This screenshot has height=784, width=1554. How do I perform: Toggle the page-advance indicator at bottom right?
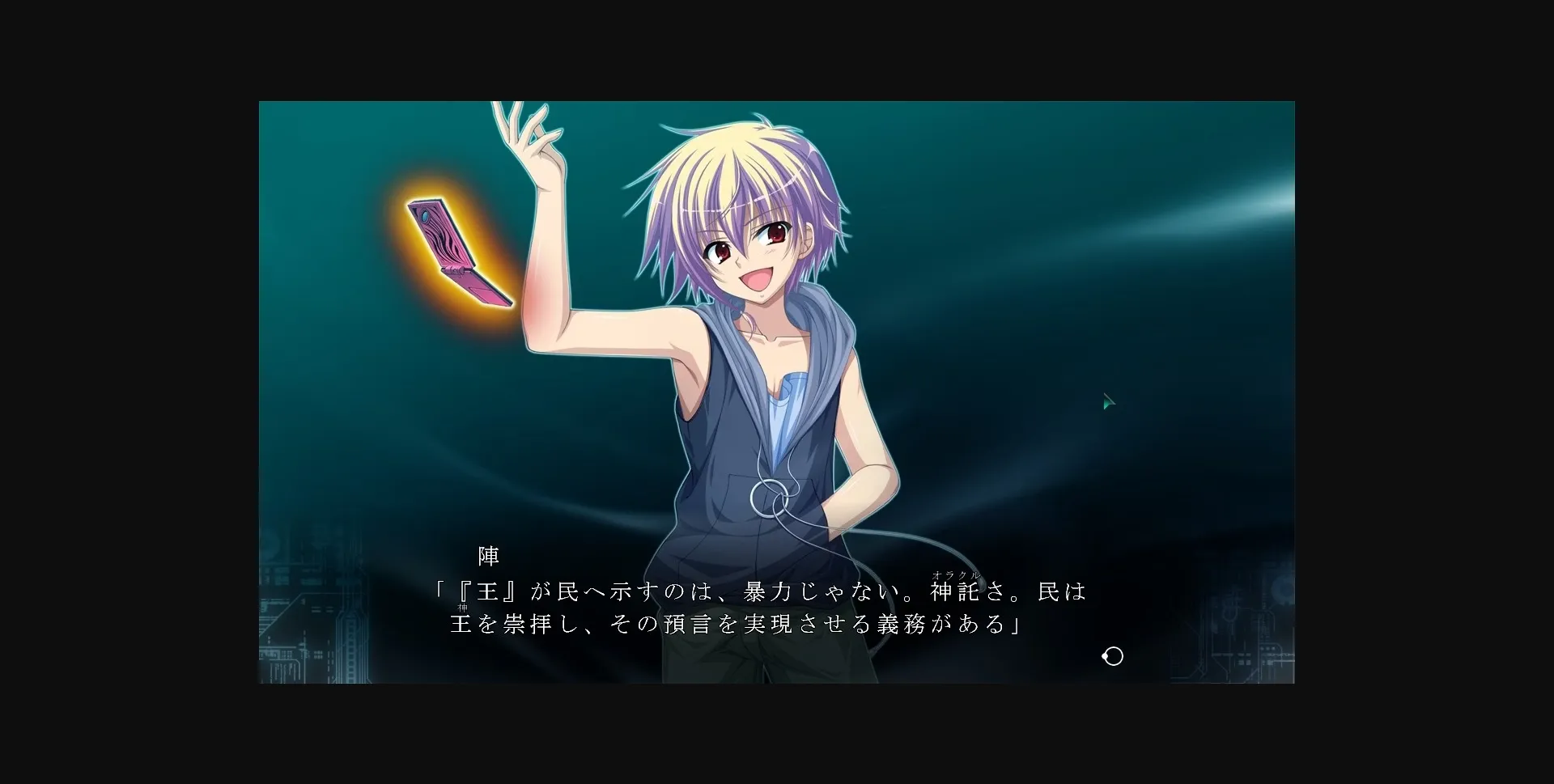[x=1112, y=656]
